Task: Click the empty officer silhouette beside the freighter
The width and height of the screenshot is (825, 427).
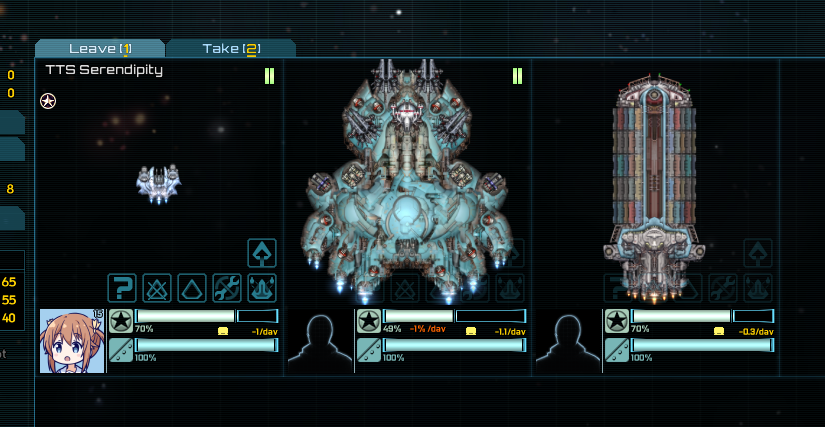Action: point(567,341)
